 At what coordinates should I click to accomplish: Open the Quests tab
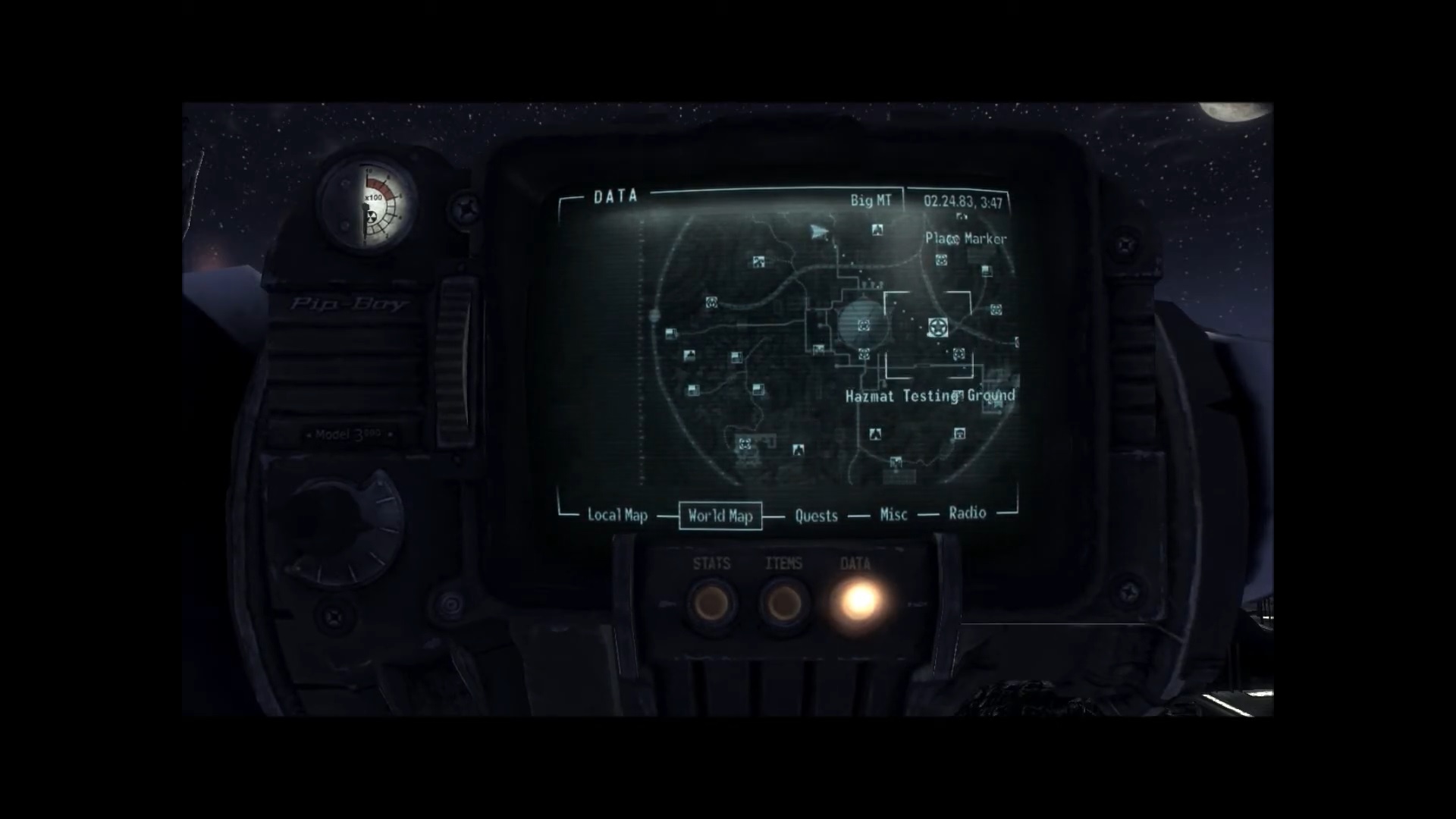pyautogui.click(x=816, y=516)
